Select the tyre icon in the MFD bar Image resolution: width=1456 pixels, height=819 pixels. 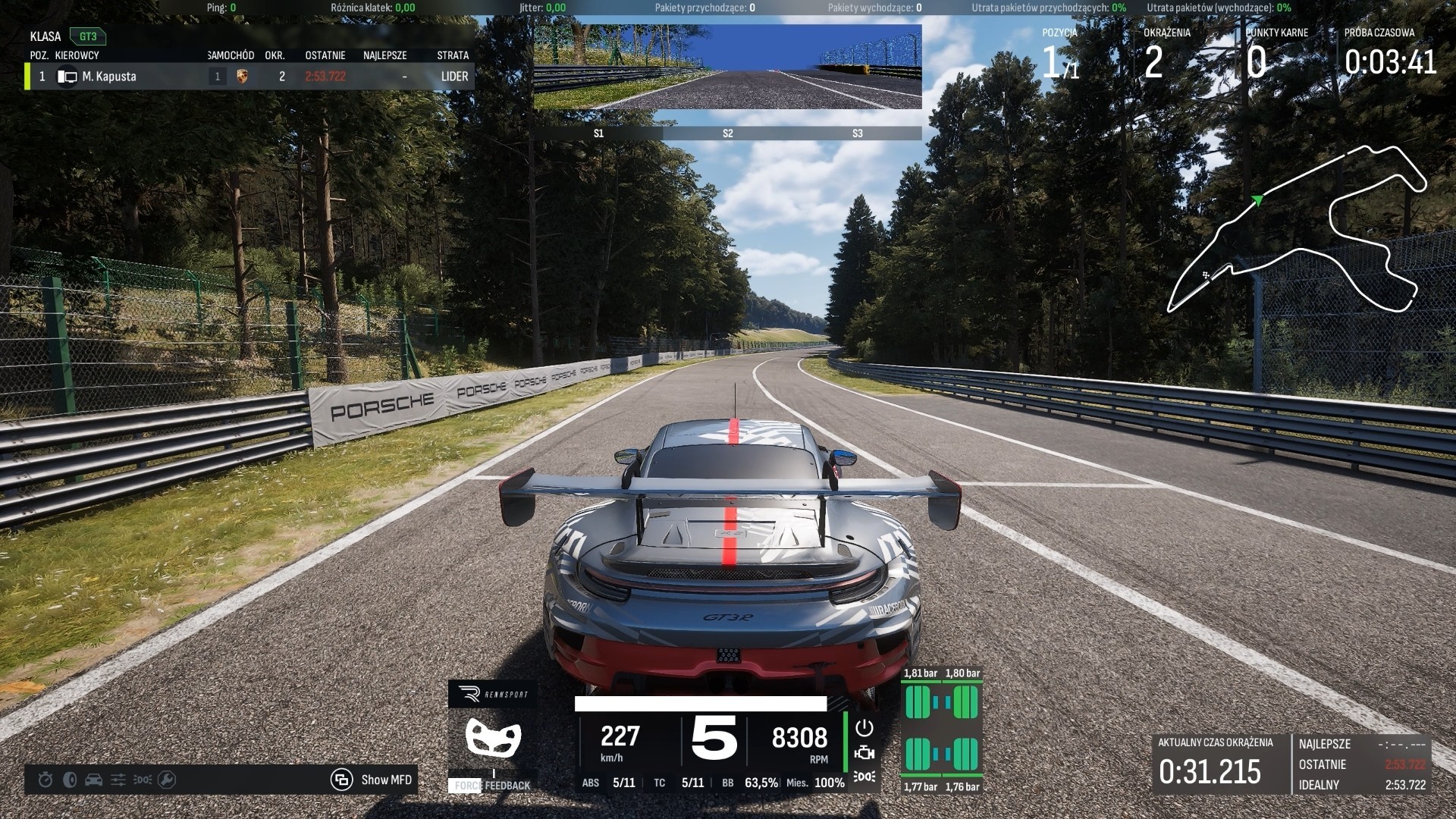(x=70, y=780)
